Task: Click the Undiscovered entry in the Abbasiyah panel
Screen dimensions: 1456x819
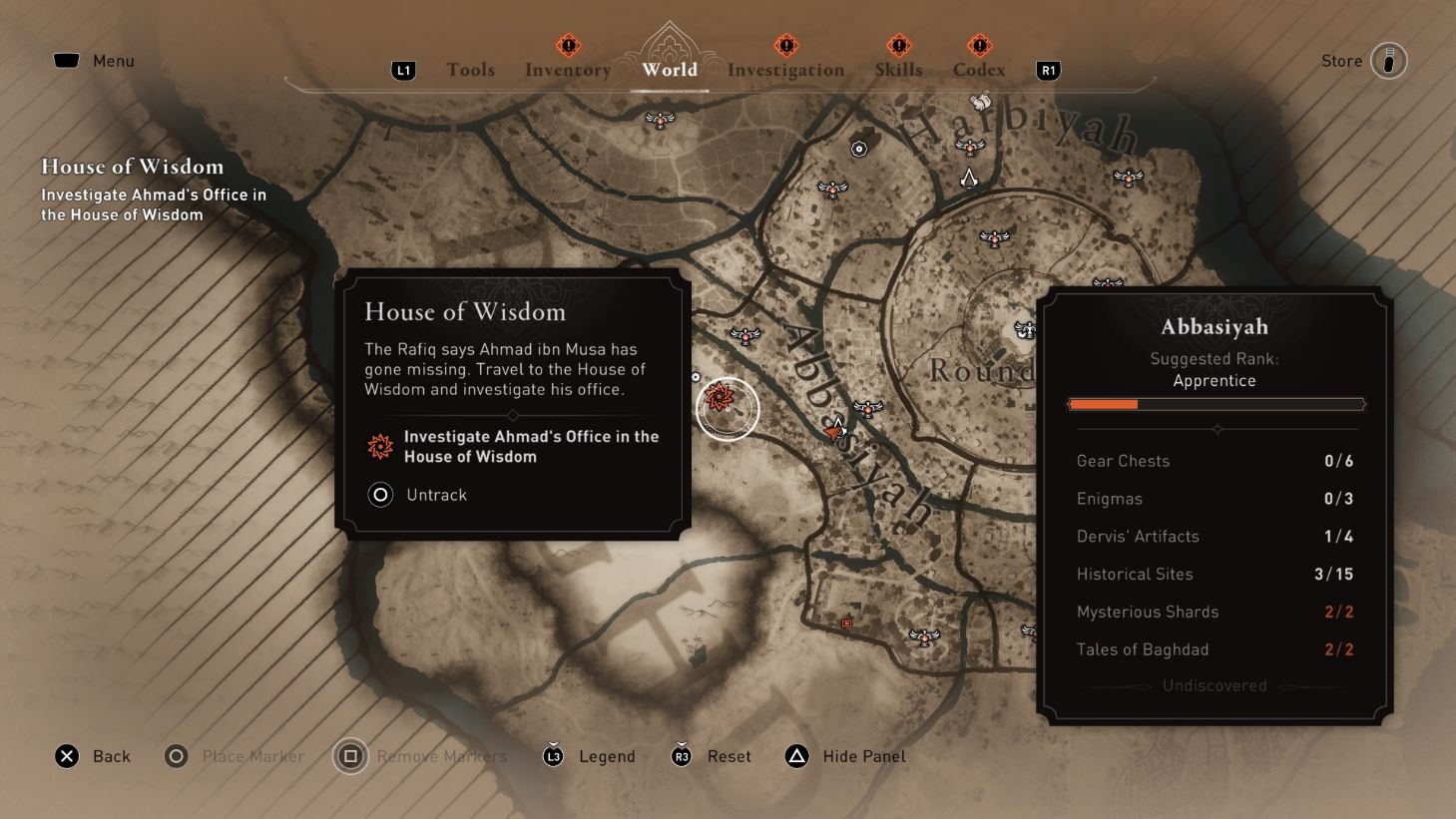Action: click(x=1214, y=685)
